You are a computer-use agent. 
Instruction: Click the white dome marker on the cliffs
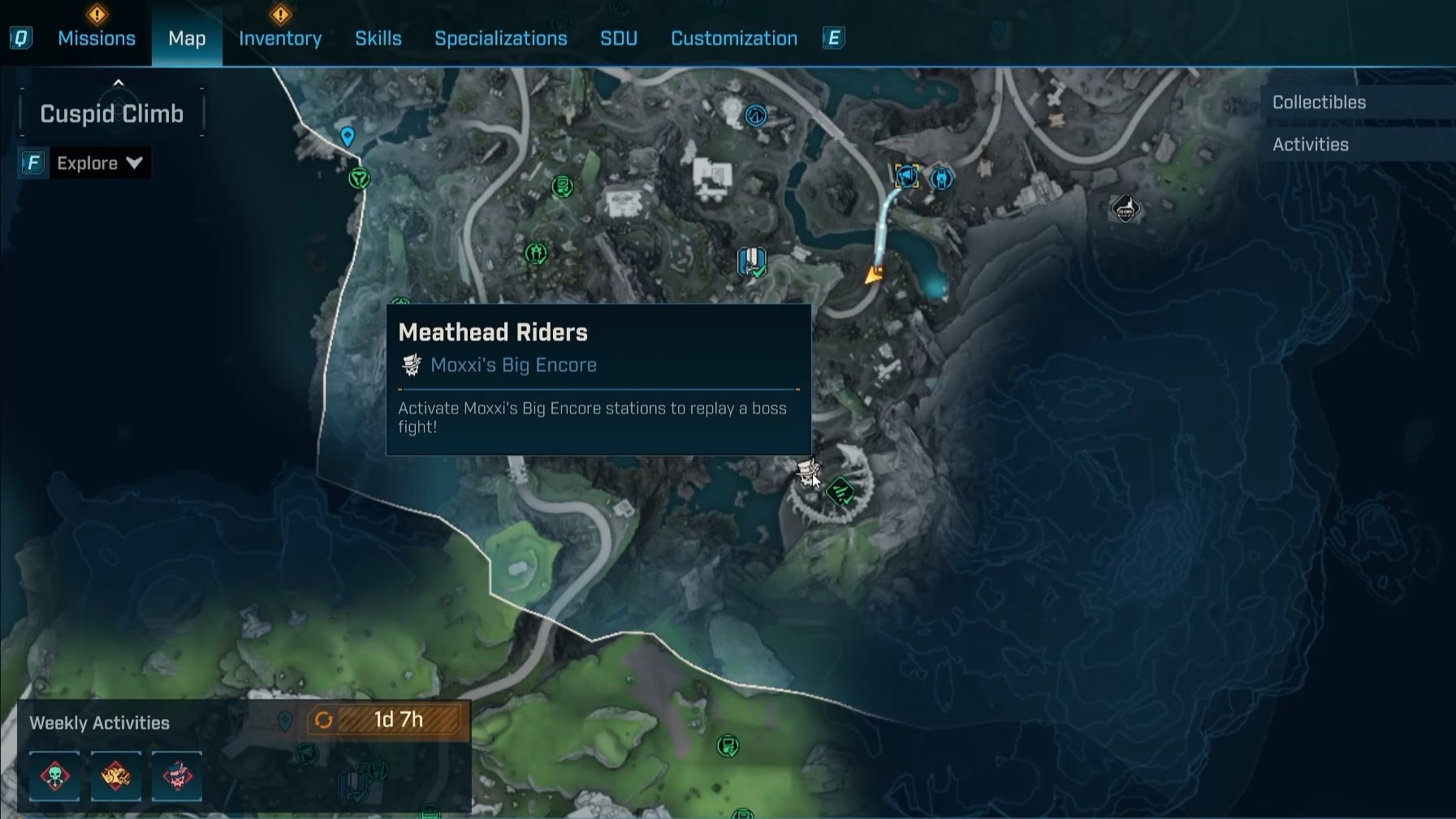[x=1125, y=210]
